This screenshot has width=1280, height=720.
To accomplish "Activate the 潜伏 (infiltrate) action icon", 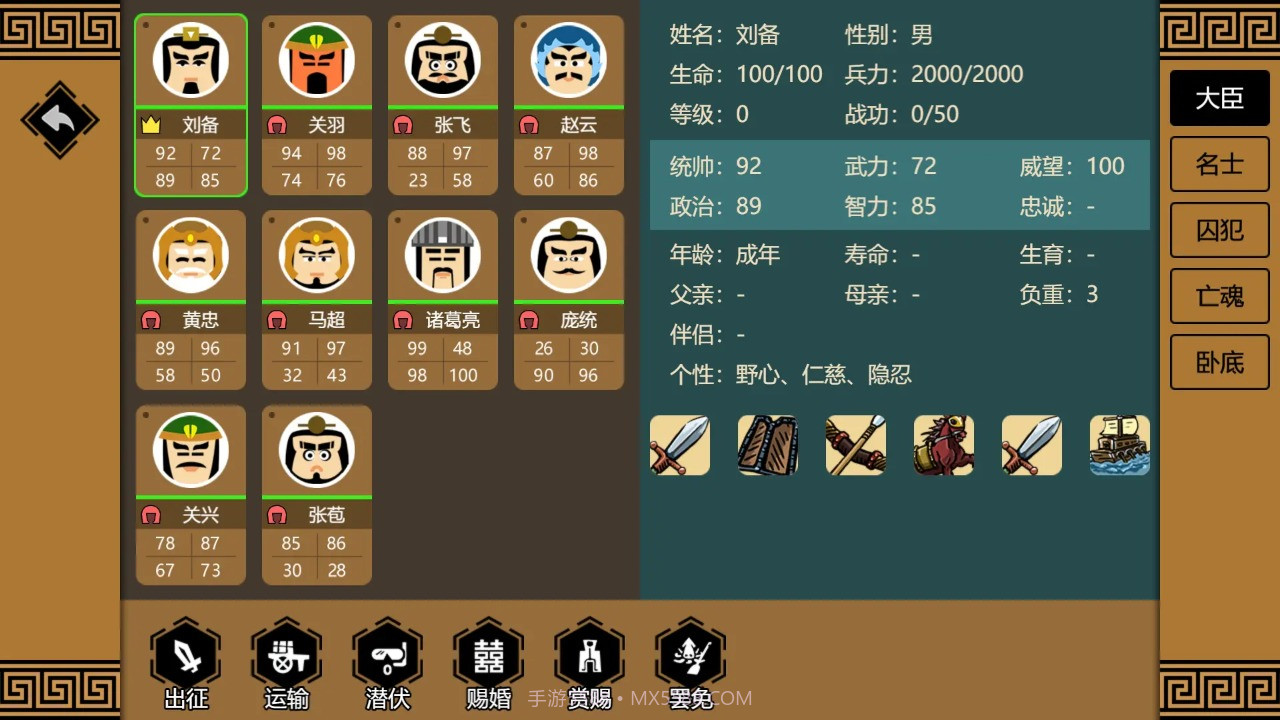I will [x=387, y=655].
